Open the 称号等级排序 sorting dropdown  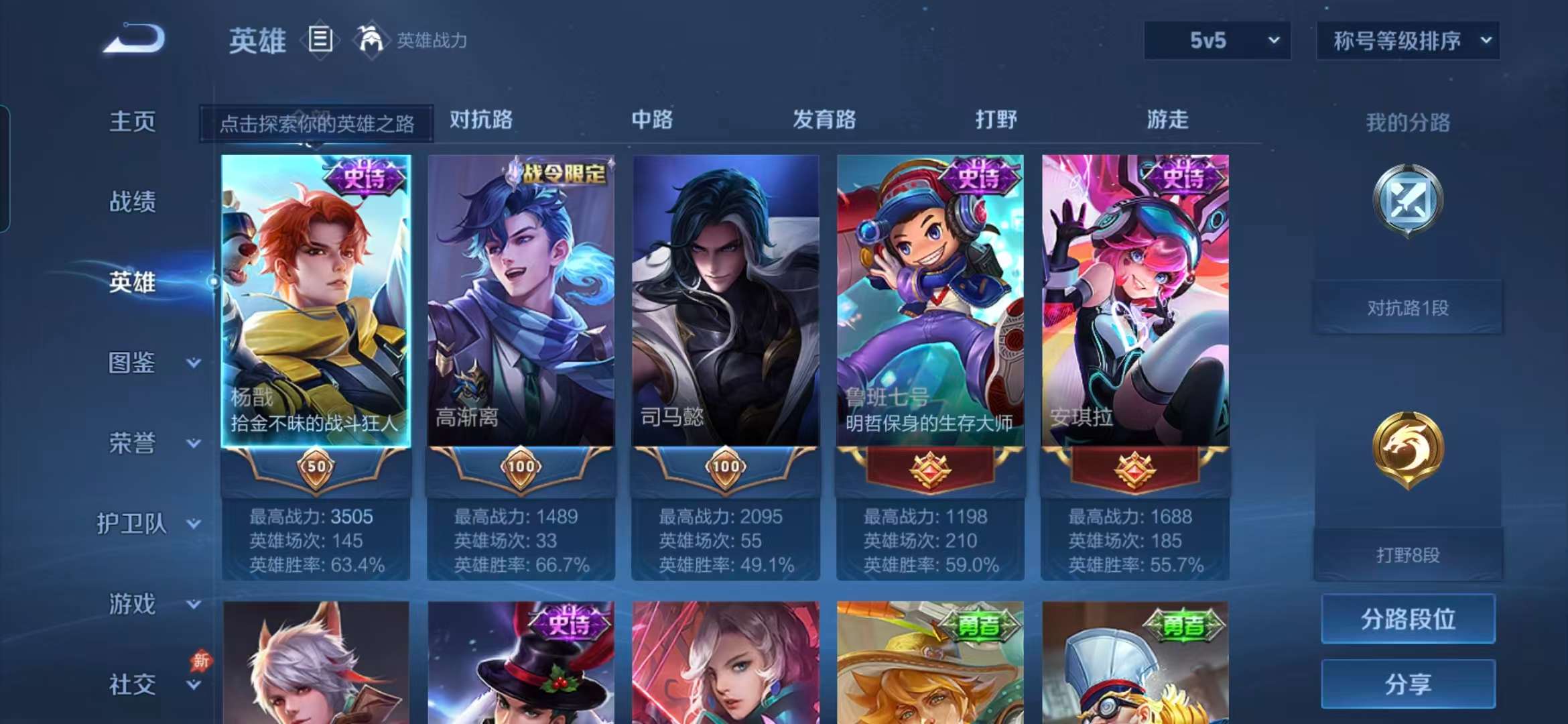[x=1407, y=40]
